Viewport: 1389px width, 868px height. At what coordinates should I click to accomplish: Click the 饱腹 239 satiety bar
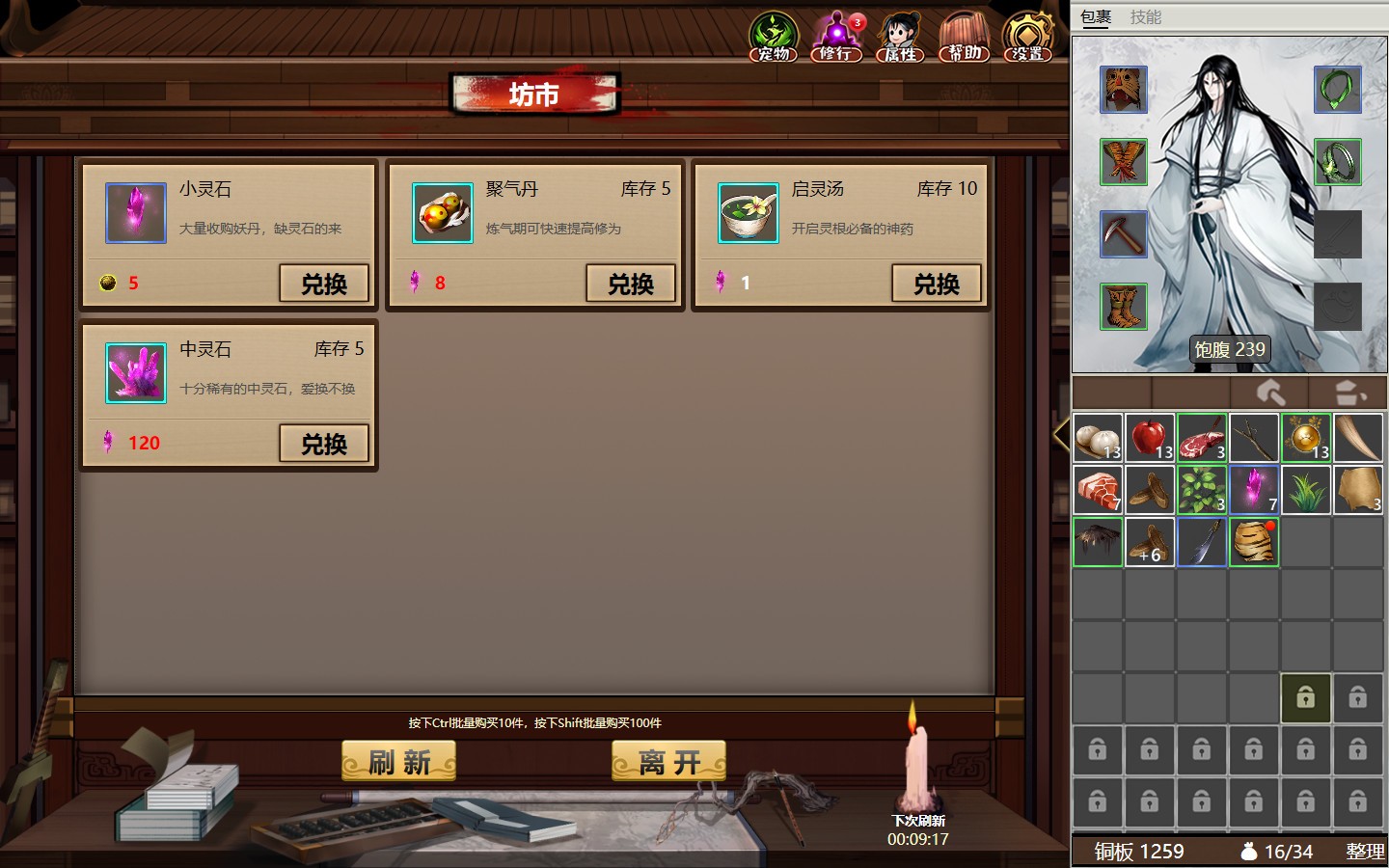[x=1229, y=349]
